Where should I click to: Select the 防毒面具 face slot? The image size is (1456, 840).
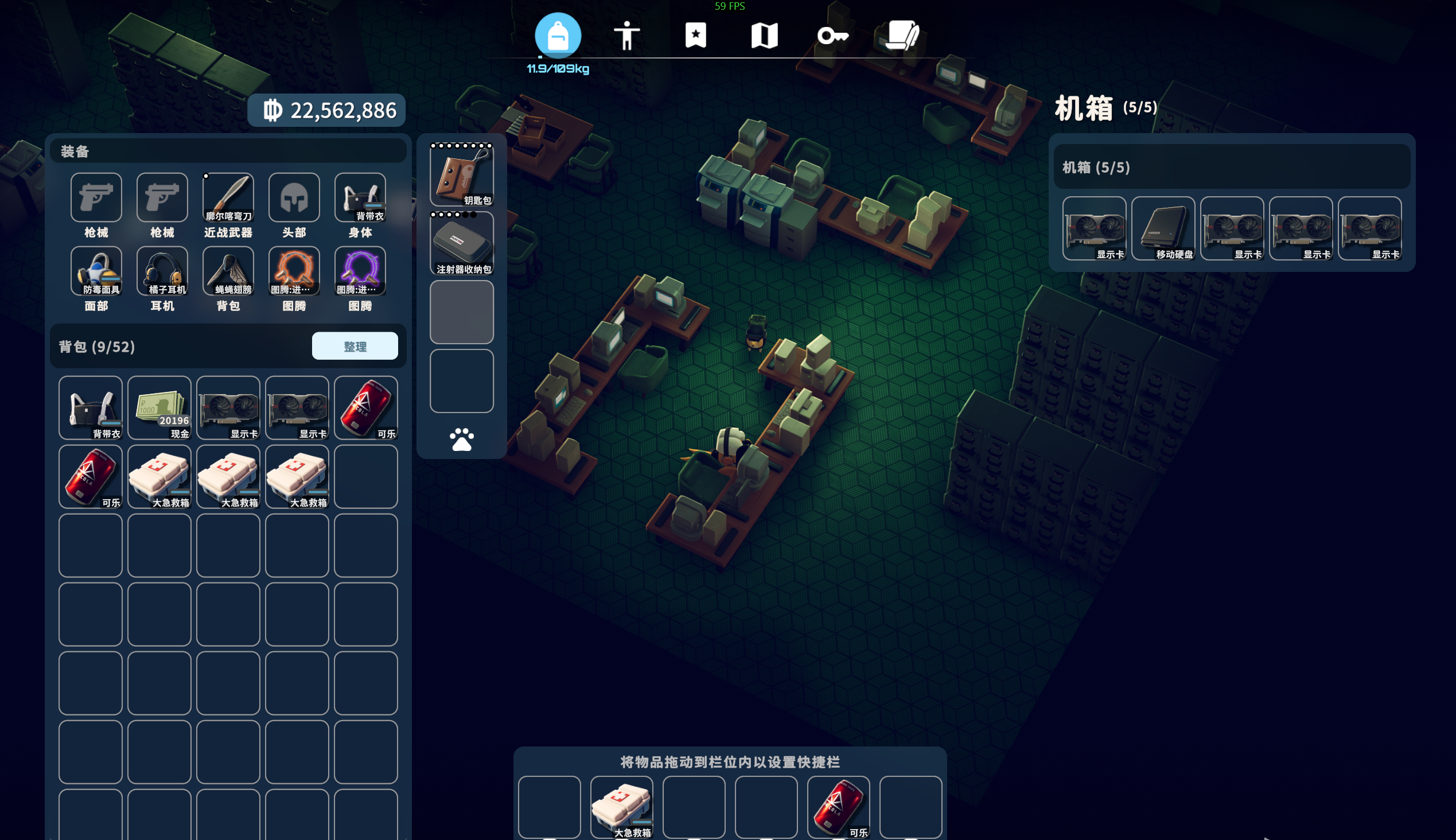pos(96,271)
